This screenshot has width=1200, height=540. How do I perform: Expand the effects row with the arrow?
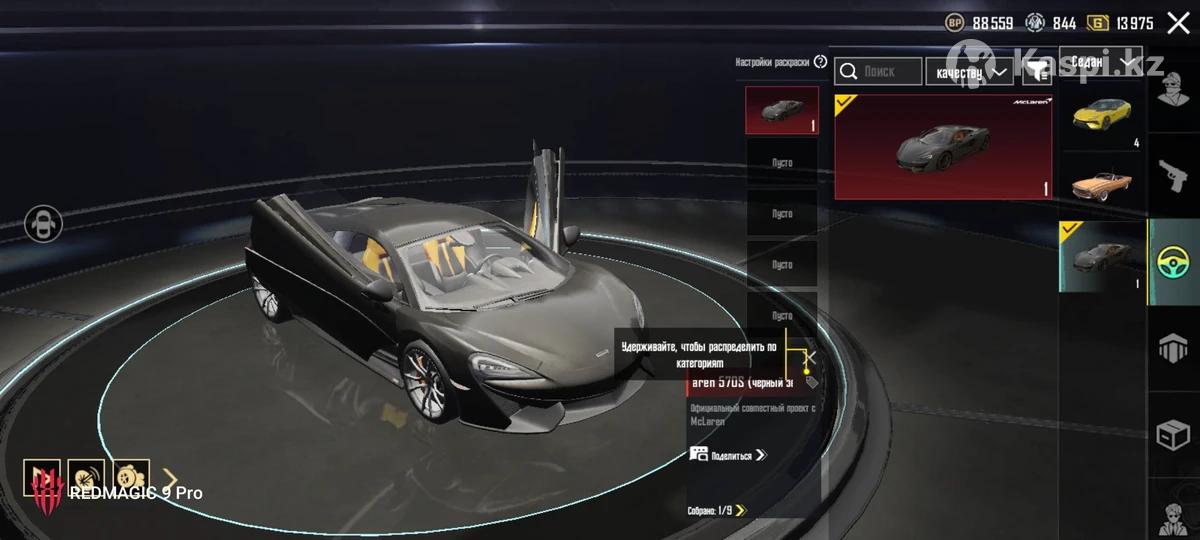(x=170, y=478)
